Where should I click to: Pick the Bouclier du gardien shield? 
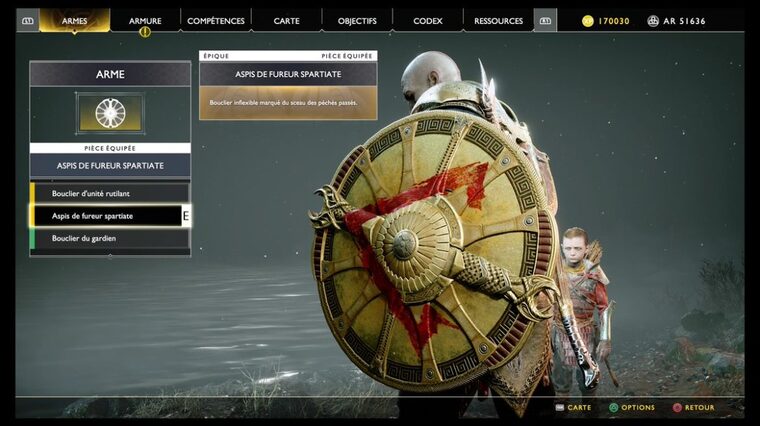pyautogui.click(x=110, y=238)
